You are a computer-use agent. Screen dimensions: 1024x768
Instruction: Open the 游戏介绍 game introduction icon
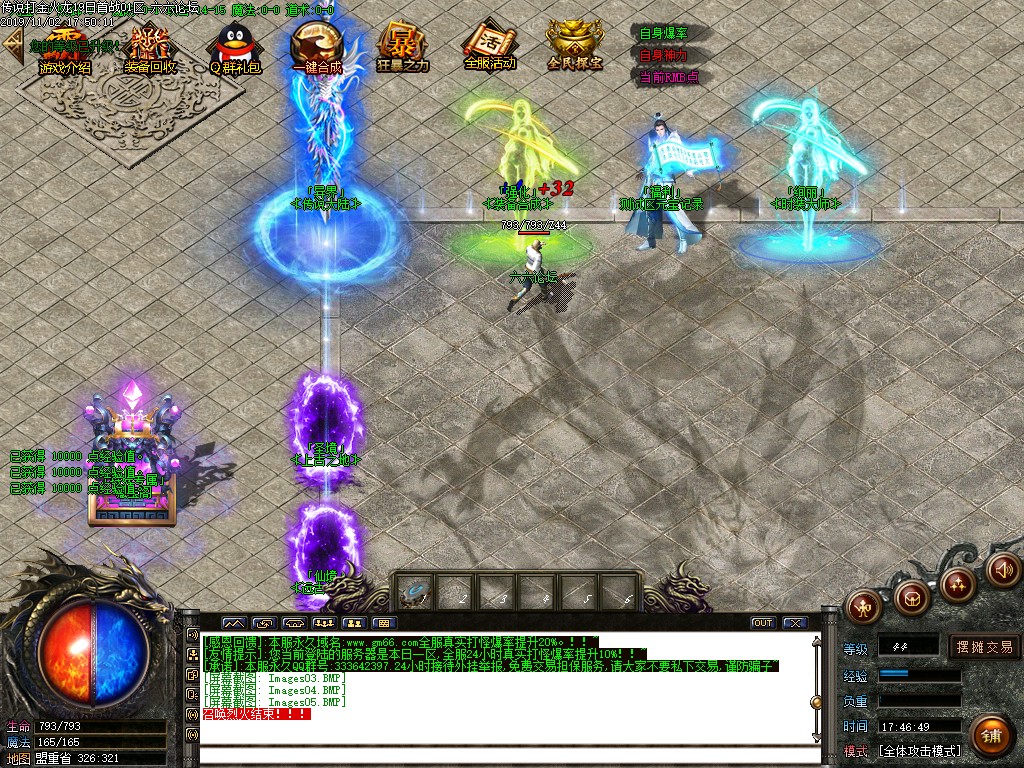coord(64,49)
